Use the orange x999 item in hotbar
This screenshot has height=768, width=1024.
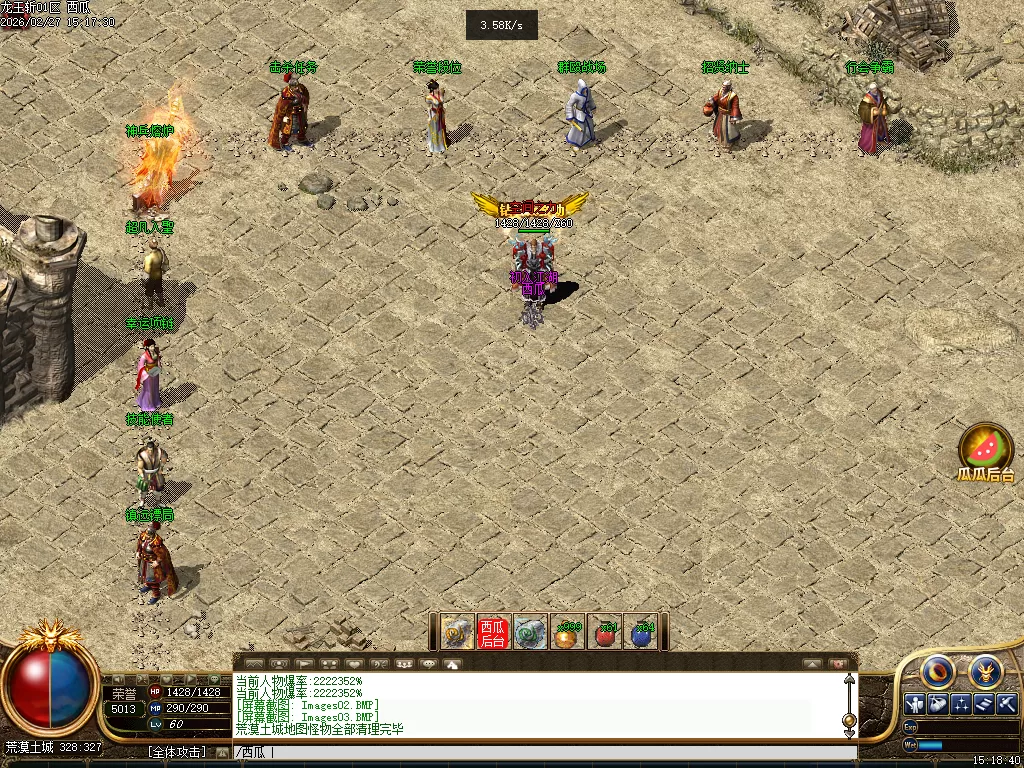569,632
